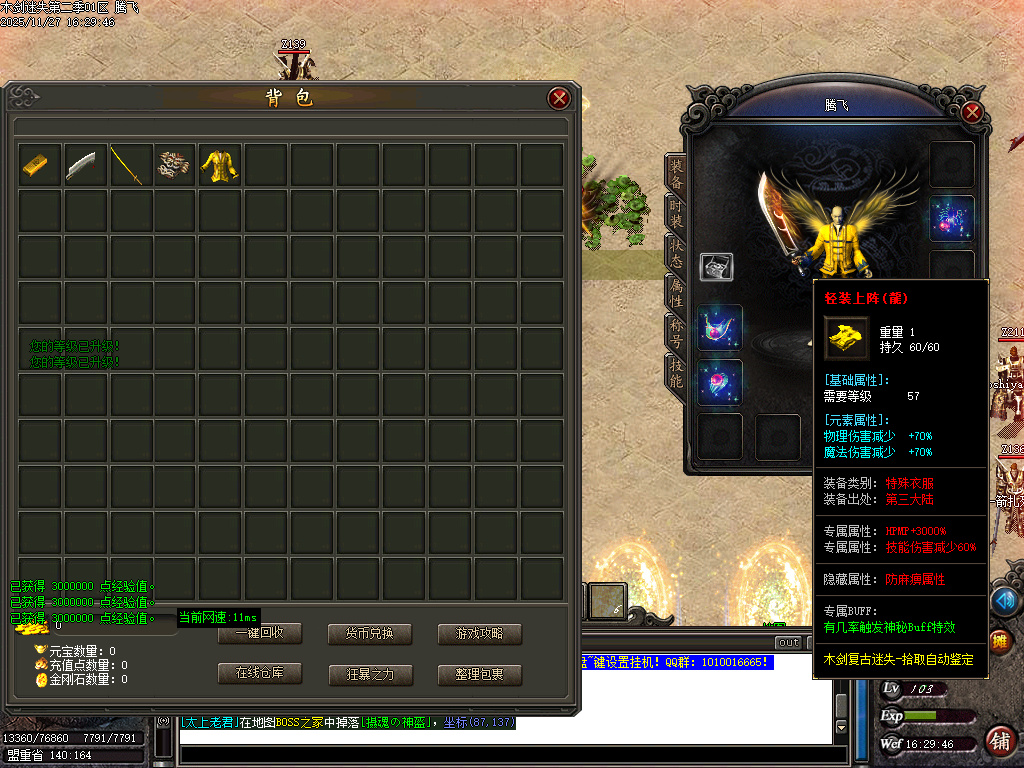Viewport: 1024px width, 768px height.
Task: Select the dragon-patterned item in the backpack
Action: [x=173, y=164]
